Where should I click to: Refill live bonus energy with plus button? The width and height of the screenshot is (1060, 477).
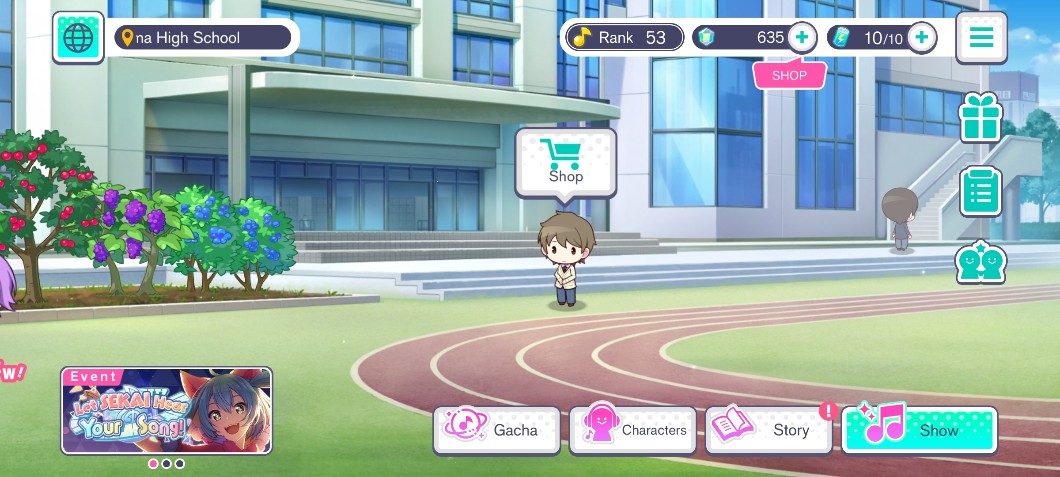(x=921, y=38)
